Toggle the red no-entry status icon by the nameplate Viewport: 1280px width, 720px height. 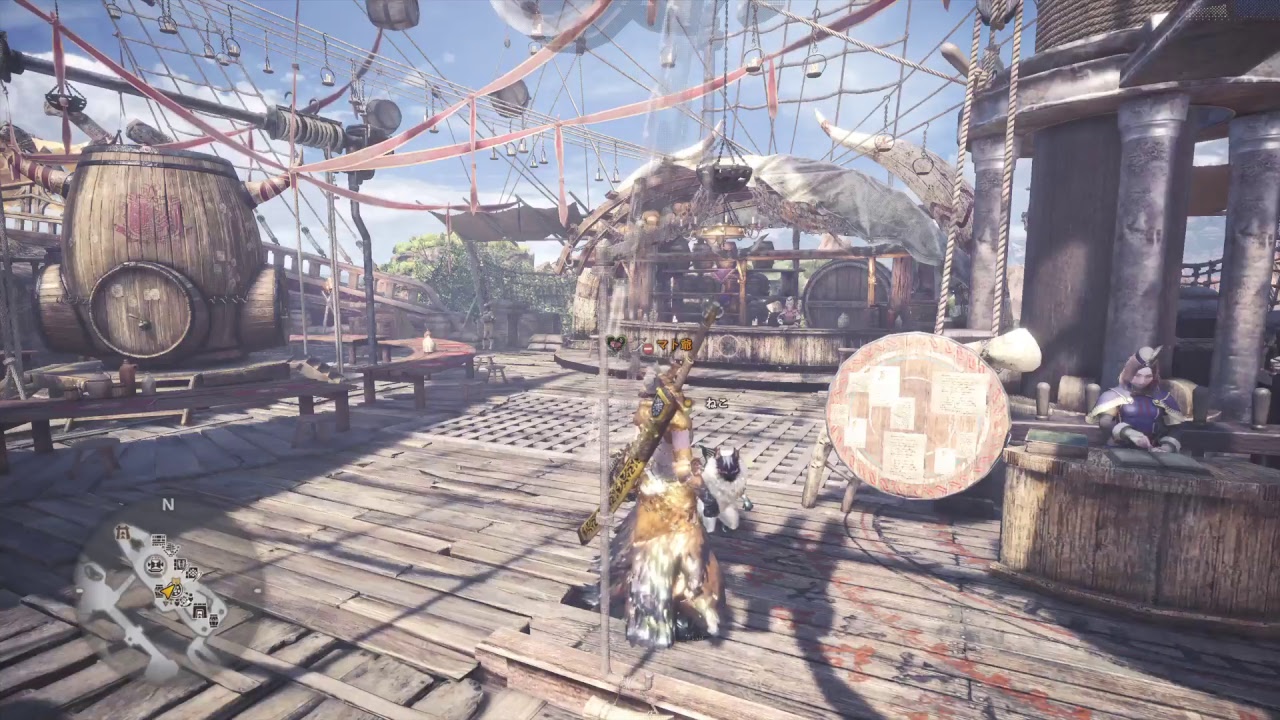[647, 348]
